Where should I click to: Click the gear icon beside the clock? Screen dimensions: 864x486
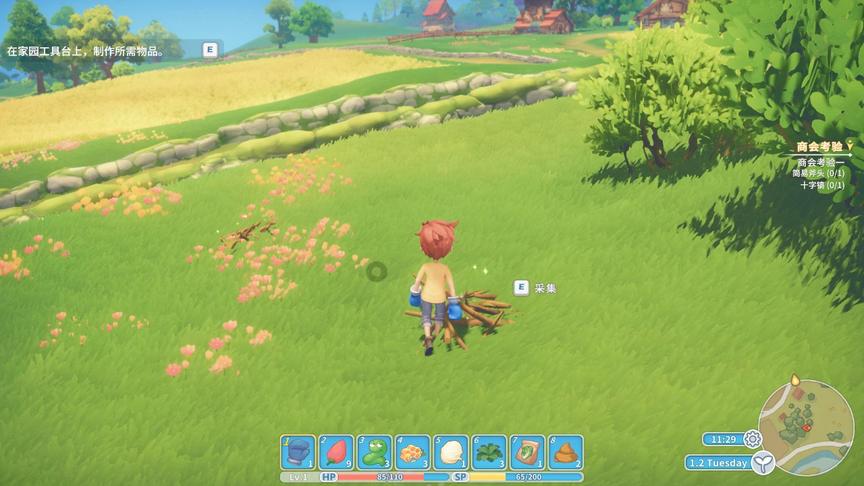(x=752, y=439)
